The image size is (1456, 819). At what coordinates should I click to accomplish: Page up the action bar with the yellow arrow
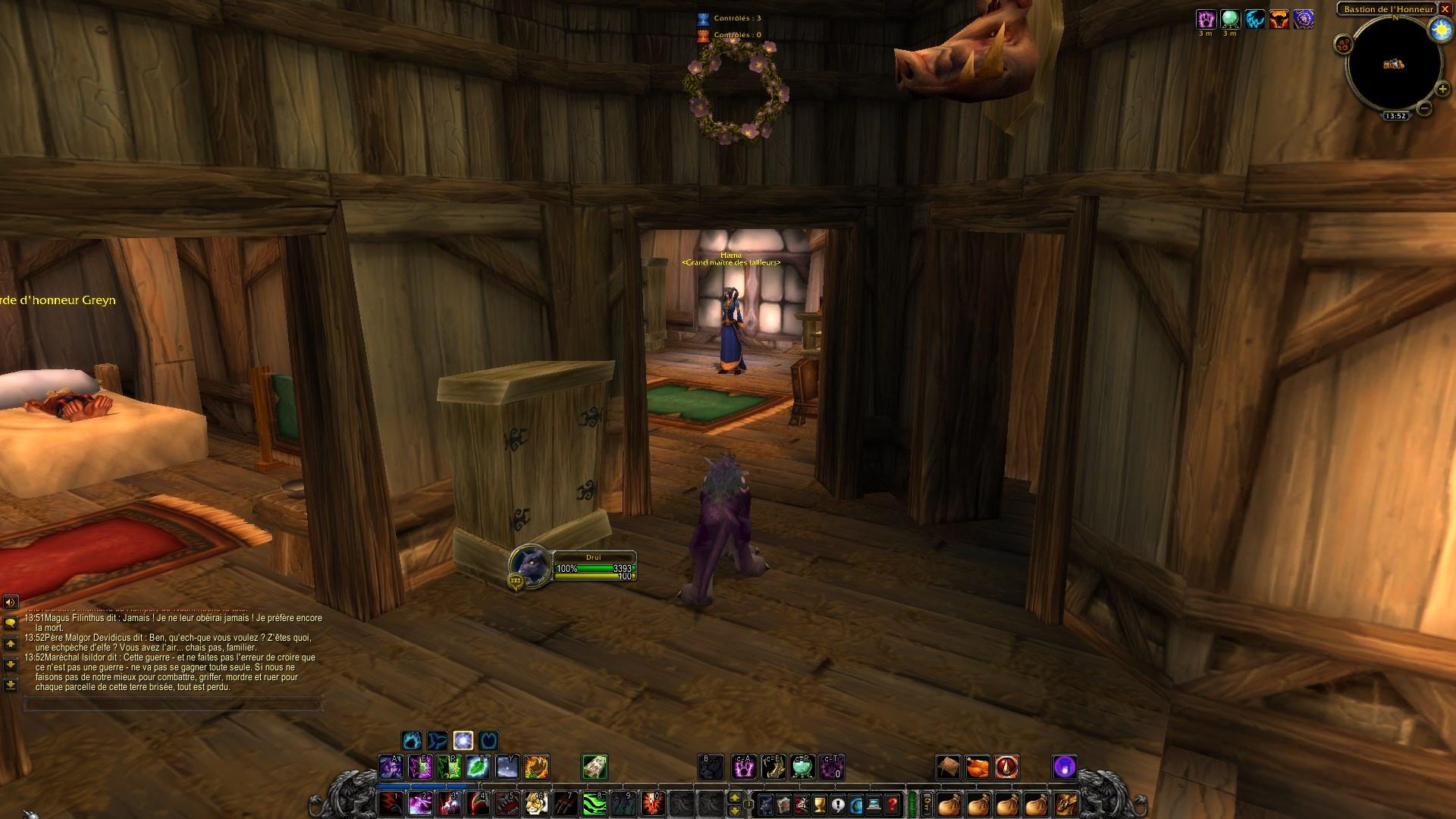(x=735, y=798)
